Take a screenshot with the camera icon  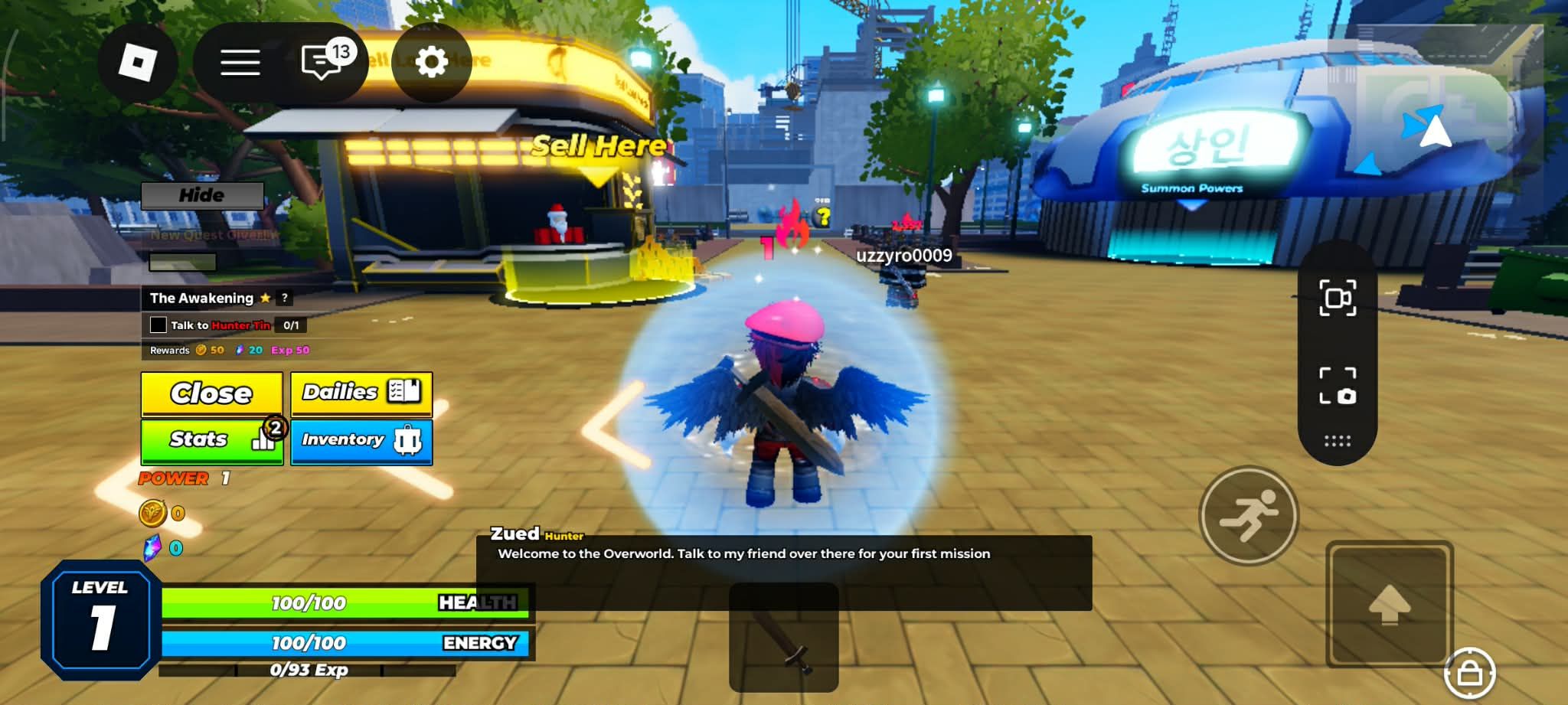(x=1337, y=385)
